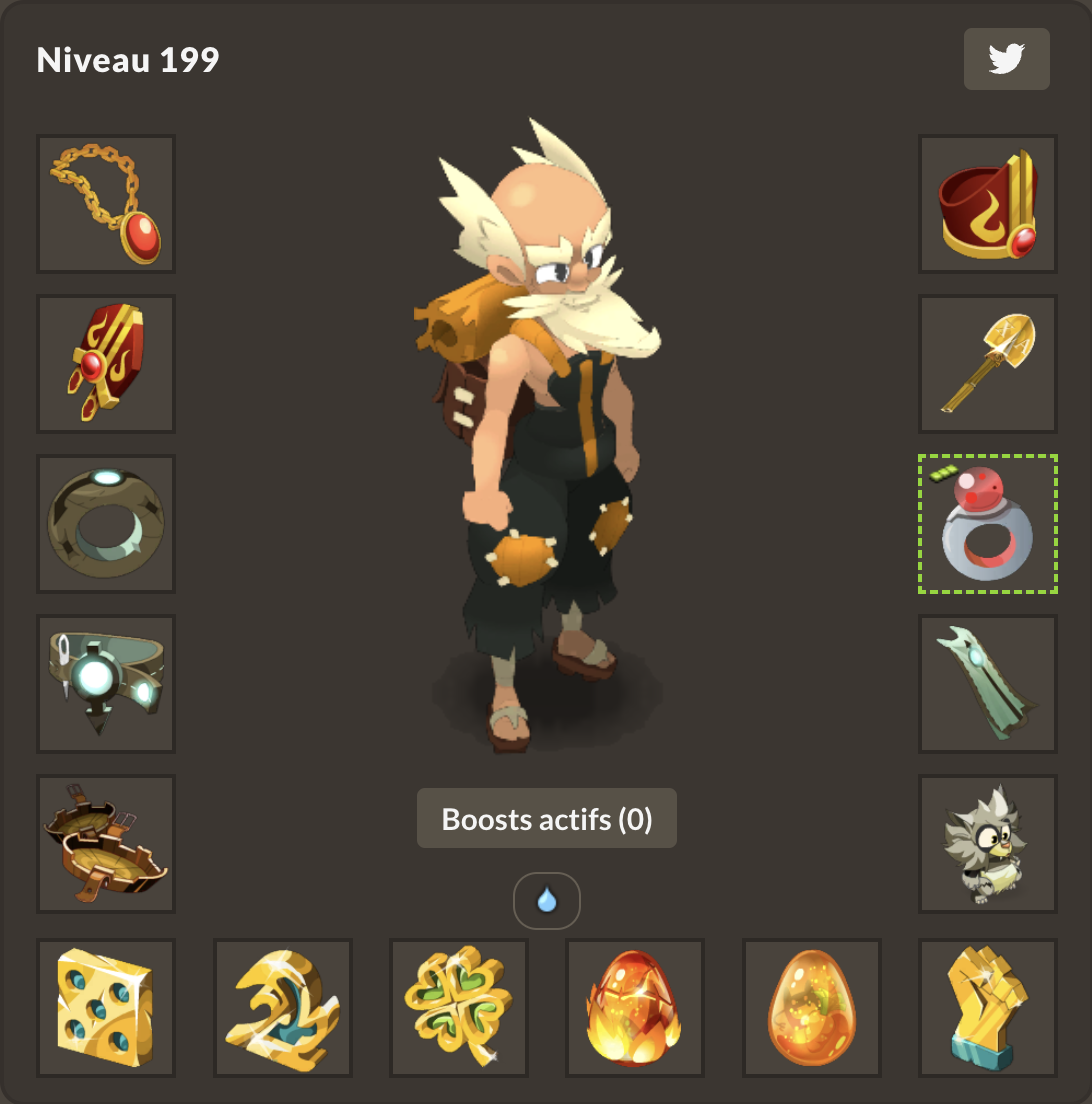Choose the grey furry pet slot

click(988, 844)
